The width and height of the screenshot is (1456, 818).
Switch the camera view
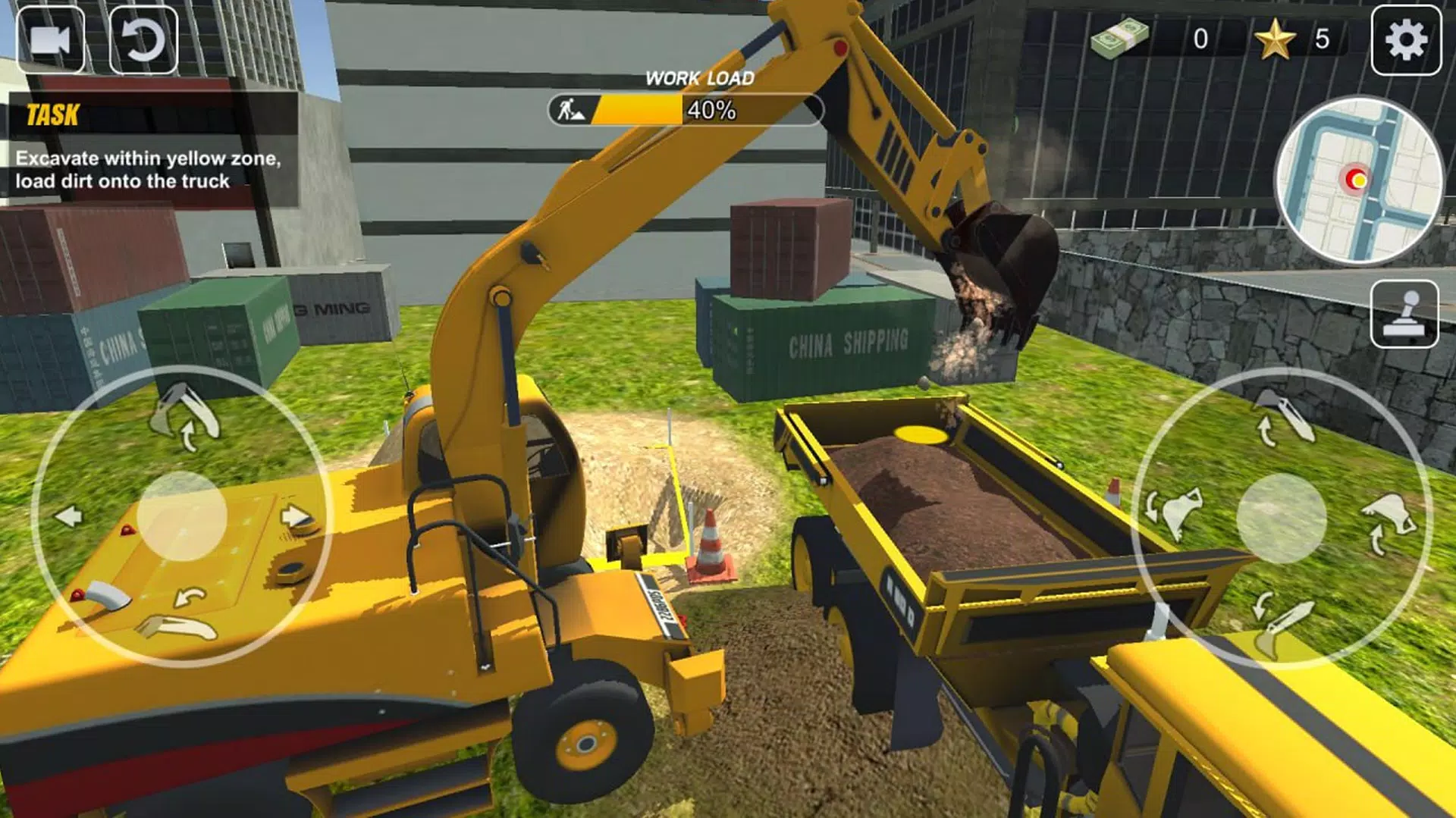51,40
